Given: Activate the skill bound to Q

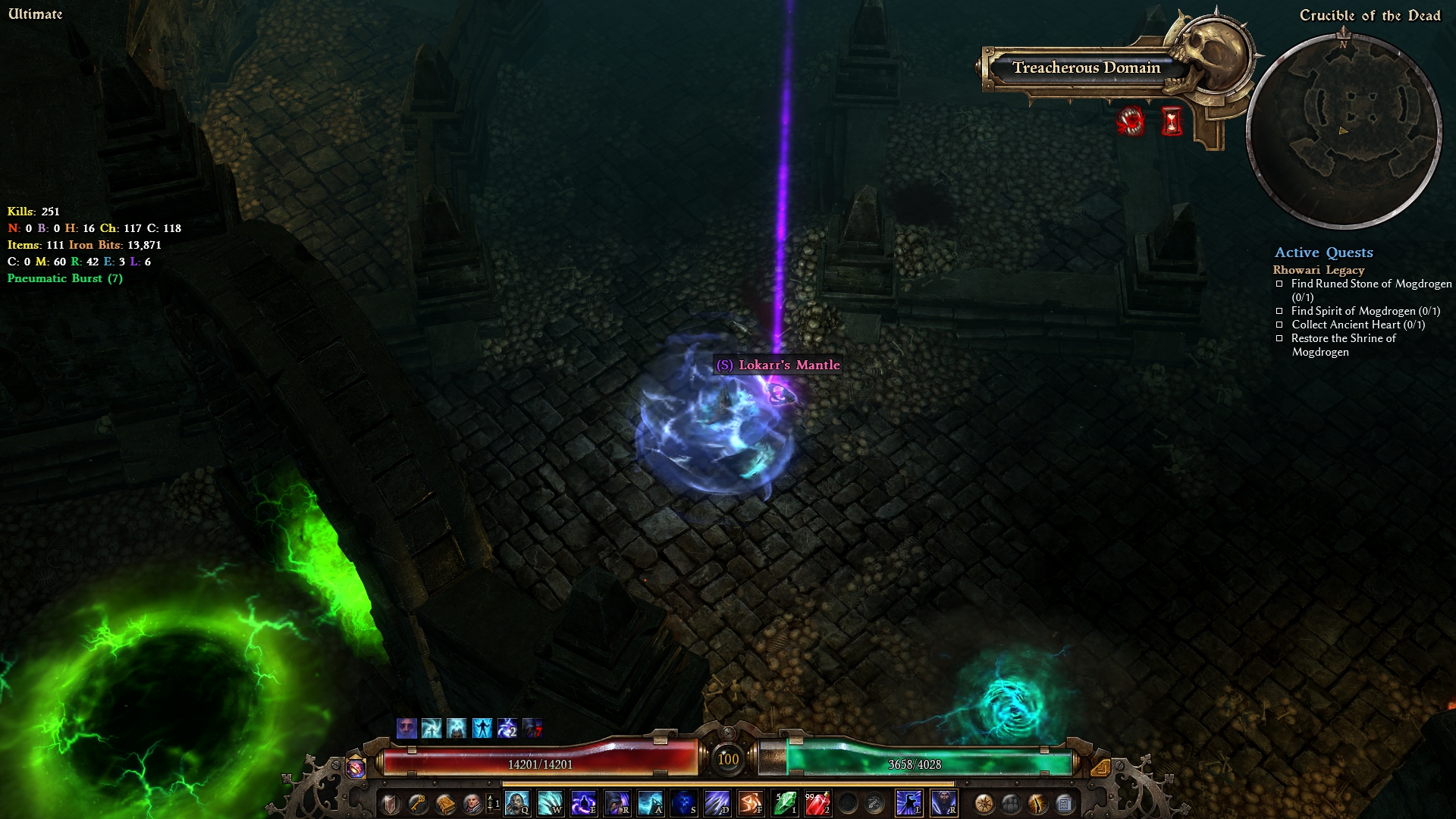Looking at the screenshot, I should [x=517, y=803].
